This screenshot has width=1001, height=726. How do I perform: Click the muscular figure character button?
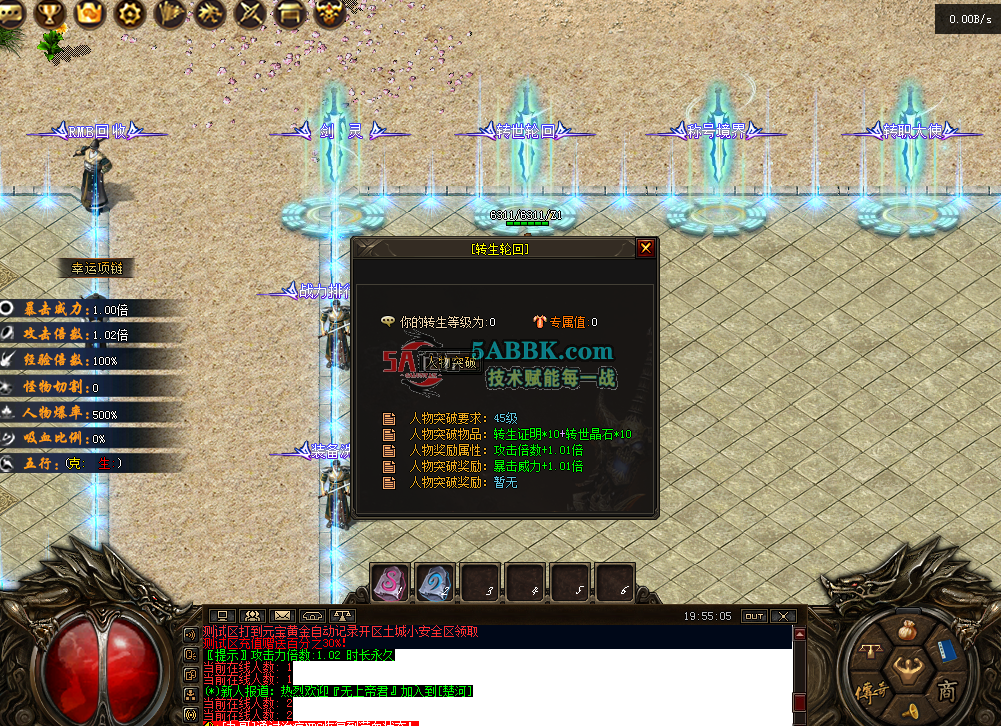pos(908,669)
